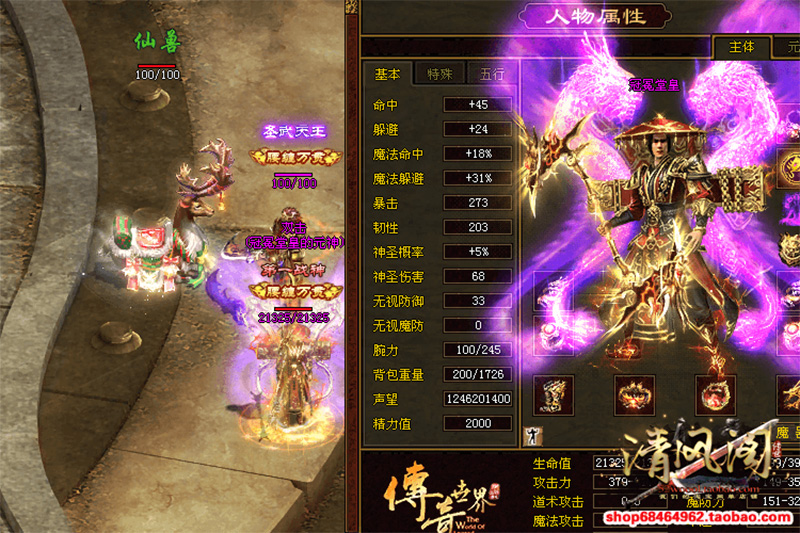Open the 特殊 attributes tab
This screenshot has width=800, height=533.
coord(440,74)
